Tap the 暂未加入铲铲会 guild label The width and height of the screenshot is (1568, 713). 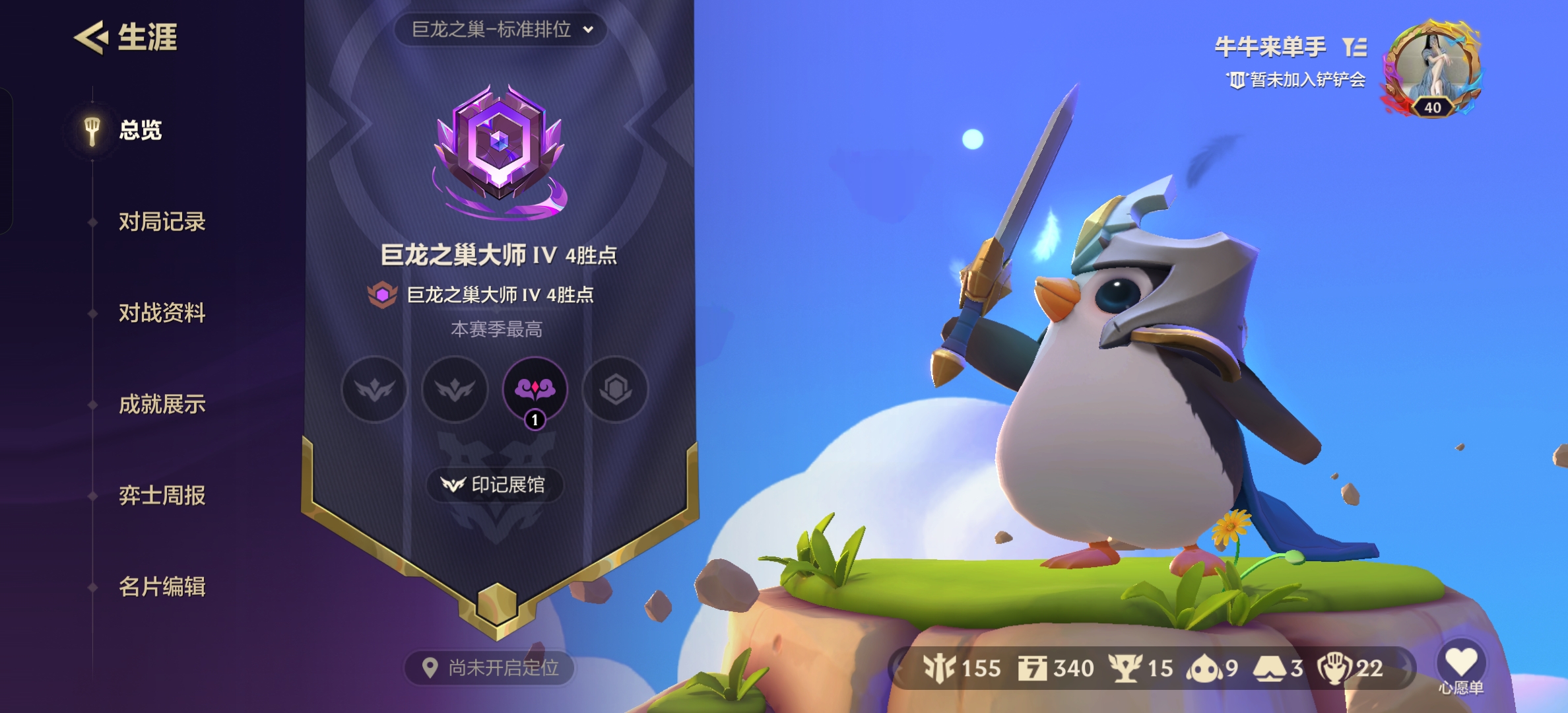[x=1297, y=80]
